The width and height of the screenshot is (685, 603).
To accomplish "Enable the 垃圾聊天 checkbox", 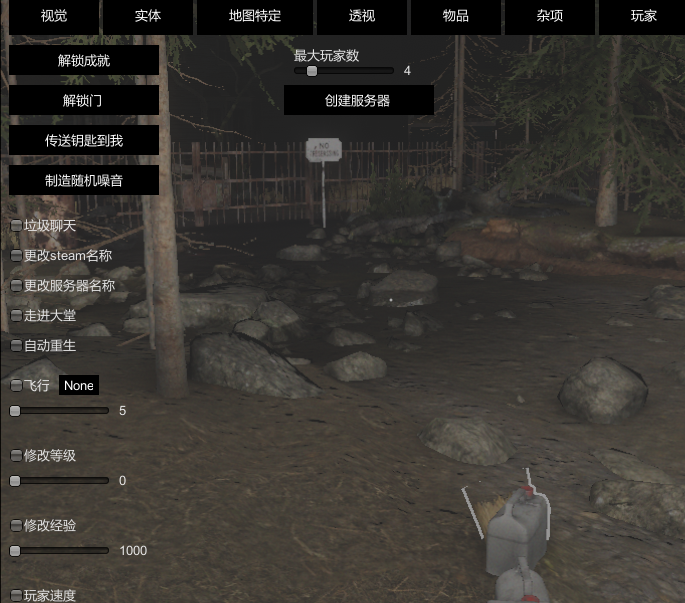I will point(16,226).
